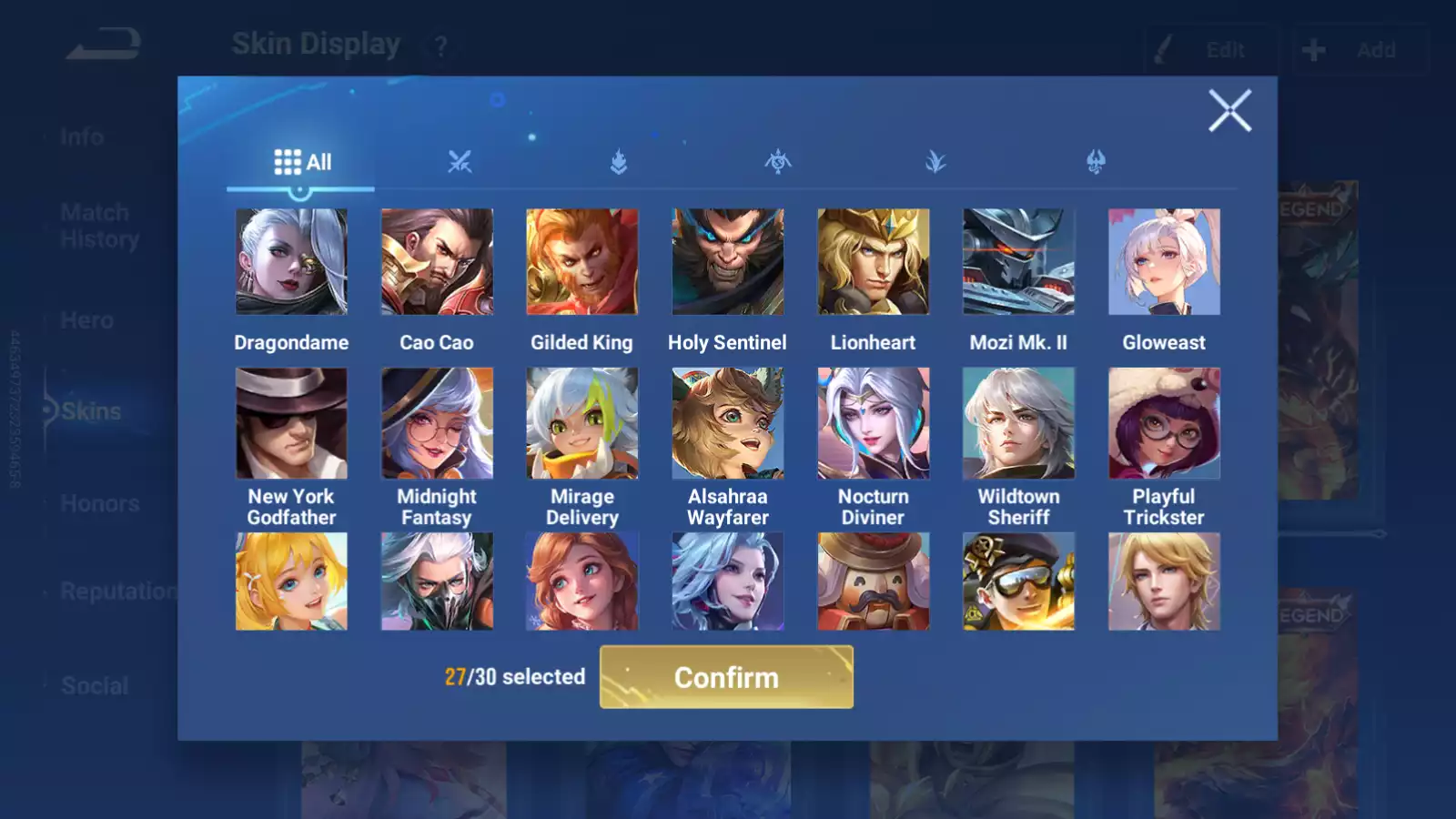The height and width of the screenshot is (819, 1456).
Task: Select the Dragondame skin portrait
Action: 291,262
